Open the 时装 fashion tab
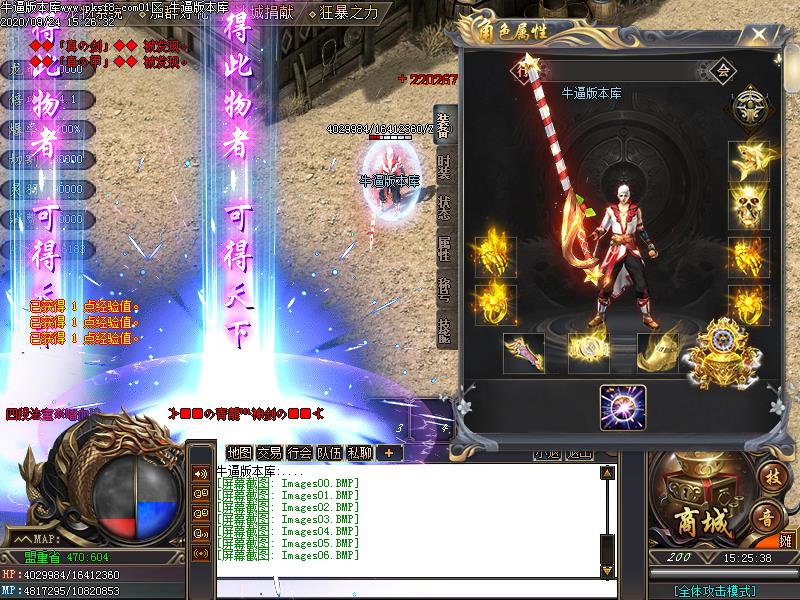The height and width of the screenshot is (600, 800). coord(444,167)
